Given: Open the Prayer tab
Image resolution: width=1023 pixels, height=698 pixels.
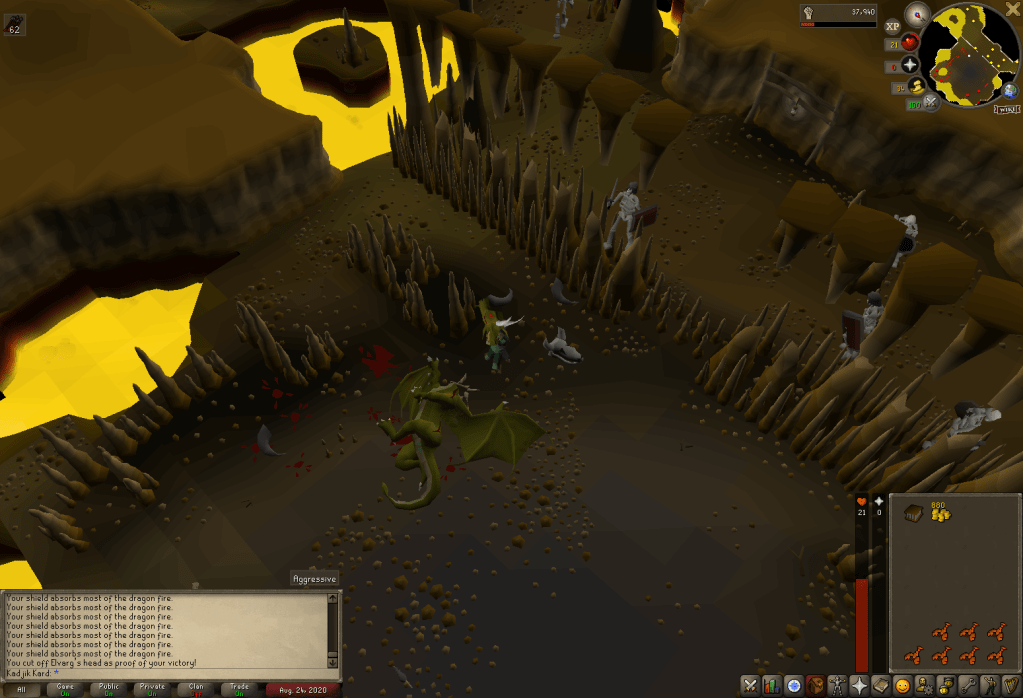Looking at the screenshot, I should (861, 685).
